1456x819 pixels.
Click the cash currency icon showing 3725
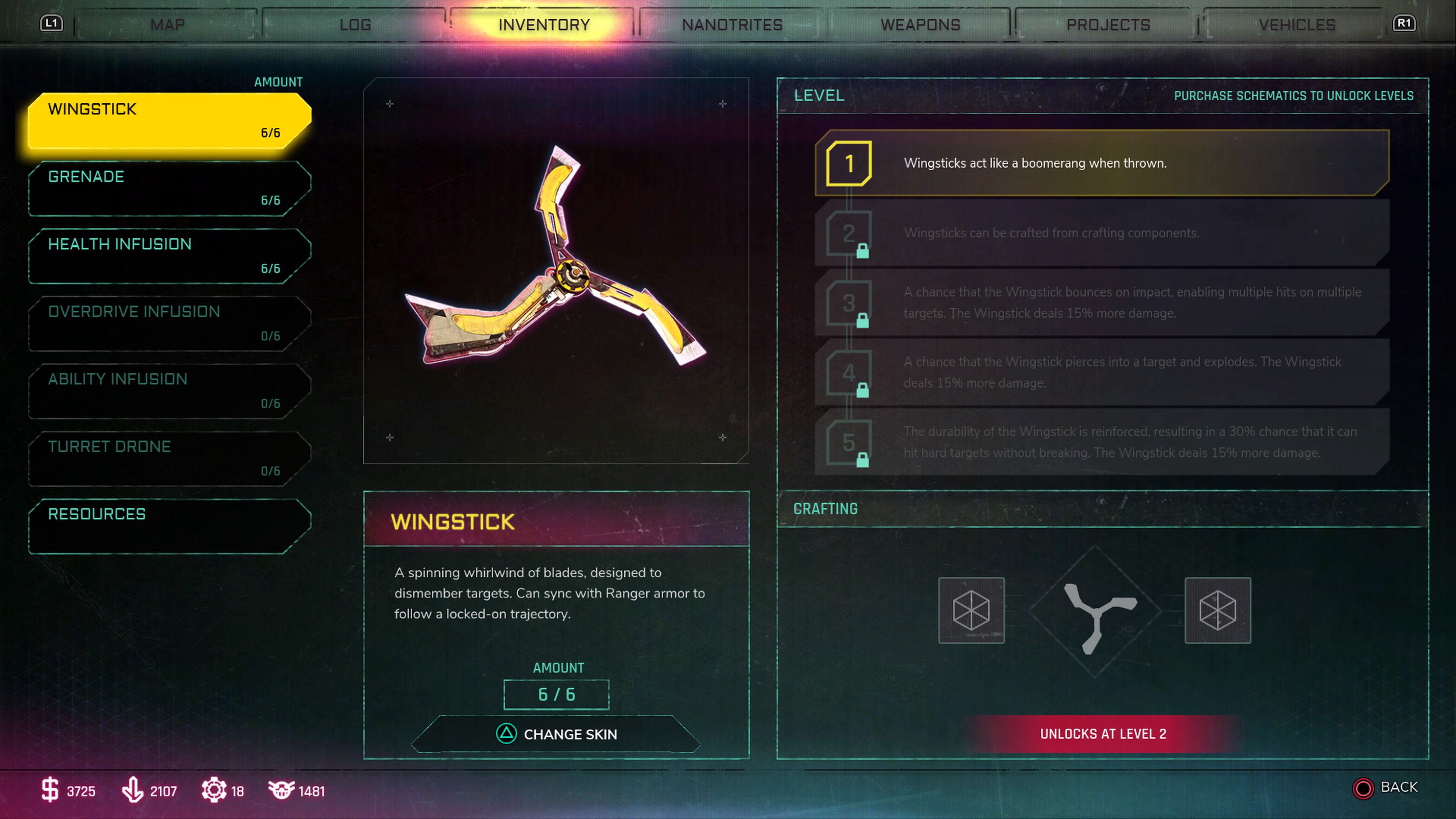50,791
